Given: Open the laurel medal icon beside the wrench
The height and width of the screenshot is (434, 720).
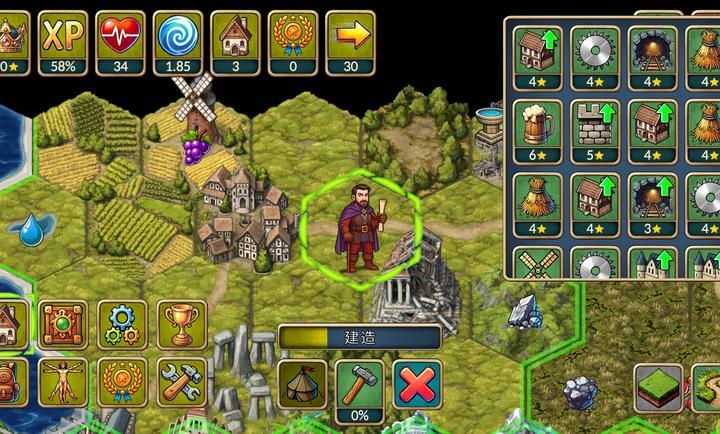Looking at the screenshot, I should (124, 381).
